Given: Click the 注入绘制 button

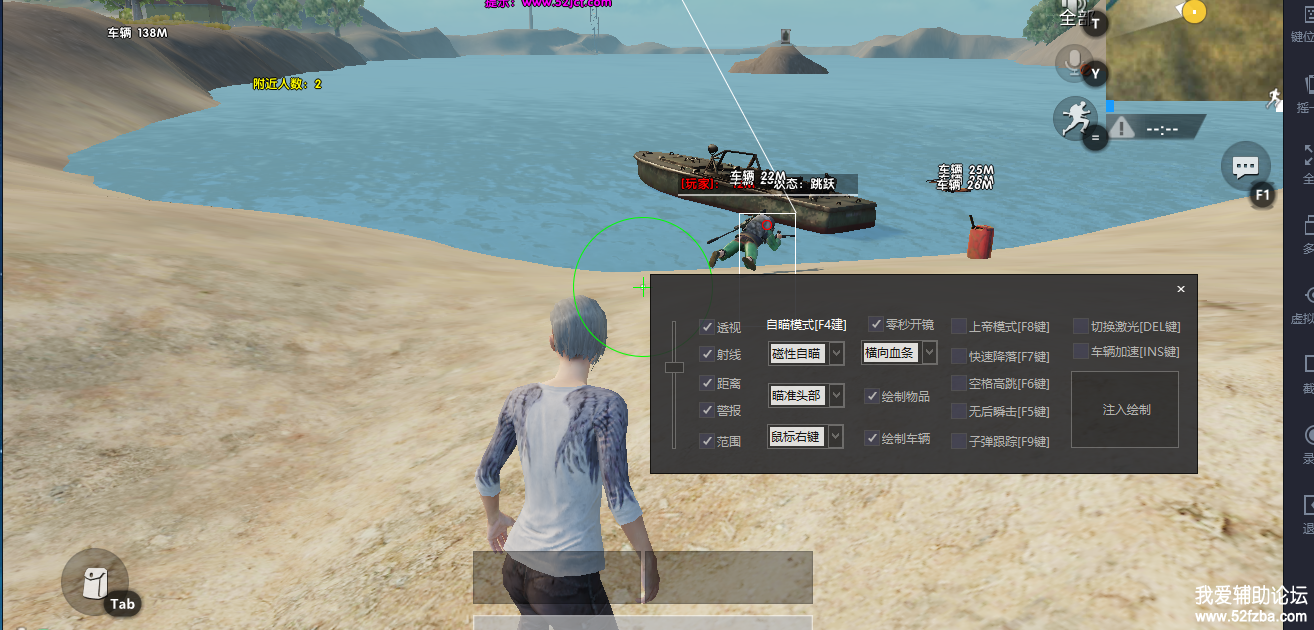Looking at the screenshot, I should coord(1125,410).
